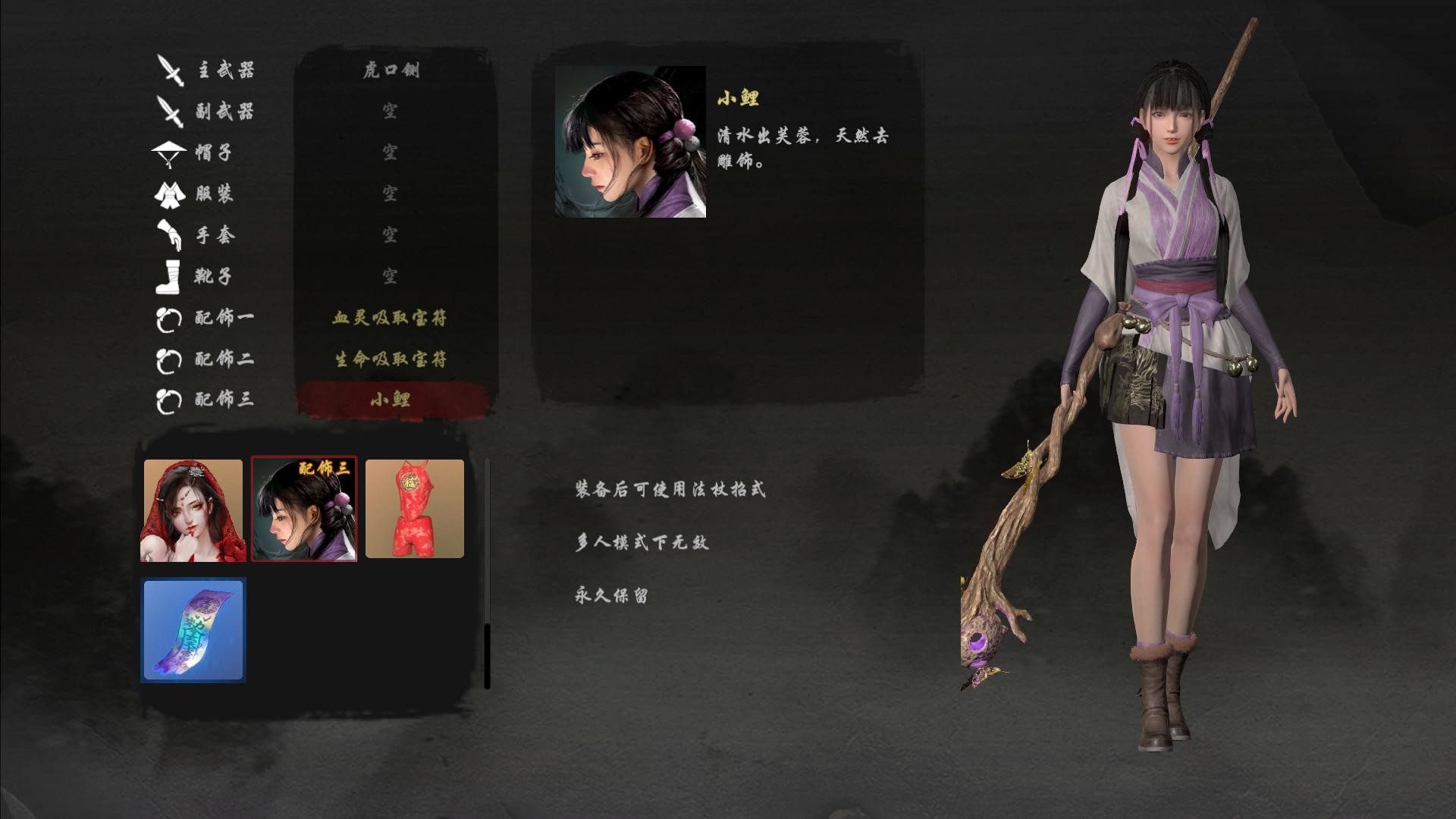Select the 配饰三 accessory ring icon
The image size is (1456, 819).
tap(168, 402)
